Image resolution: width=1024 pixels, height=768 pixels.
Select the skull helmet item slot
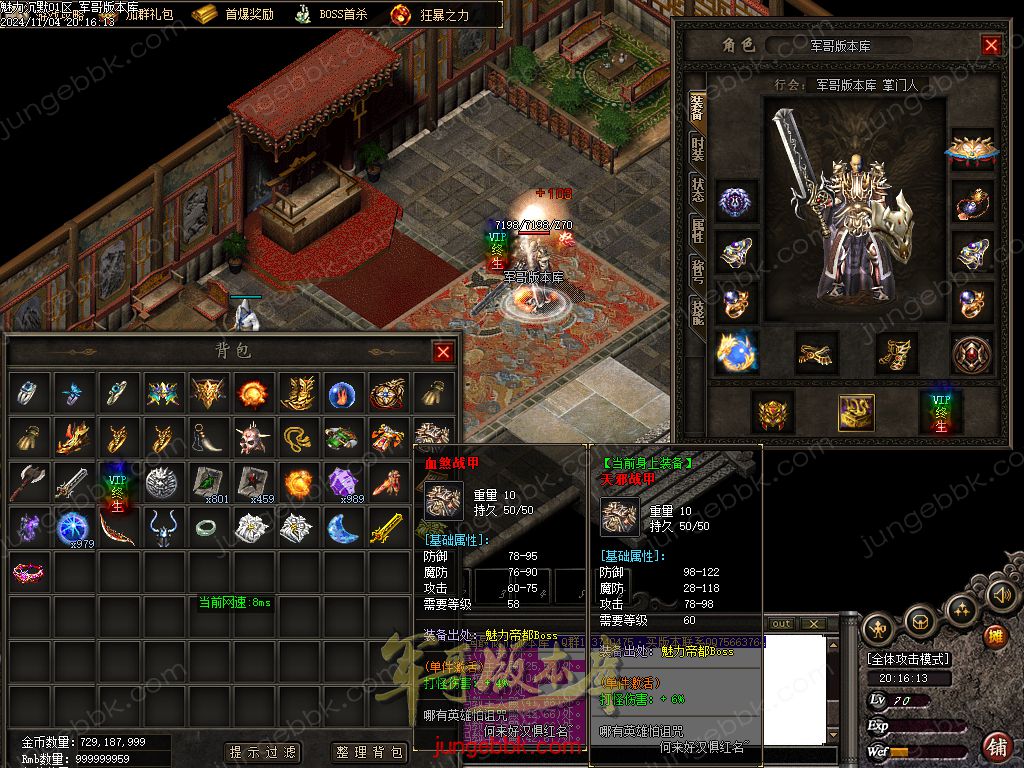tap(252, 438)
